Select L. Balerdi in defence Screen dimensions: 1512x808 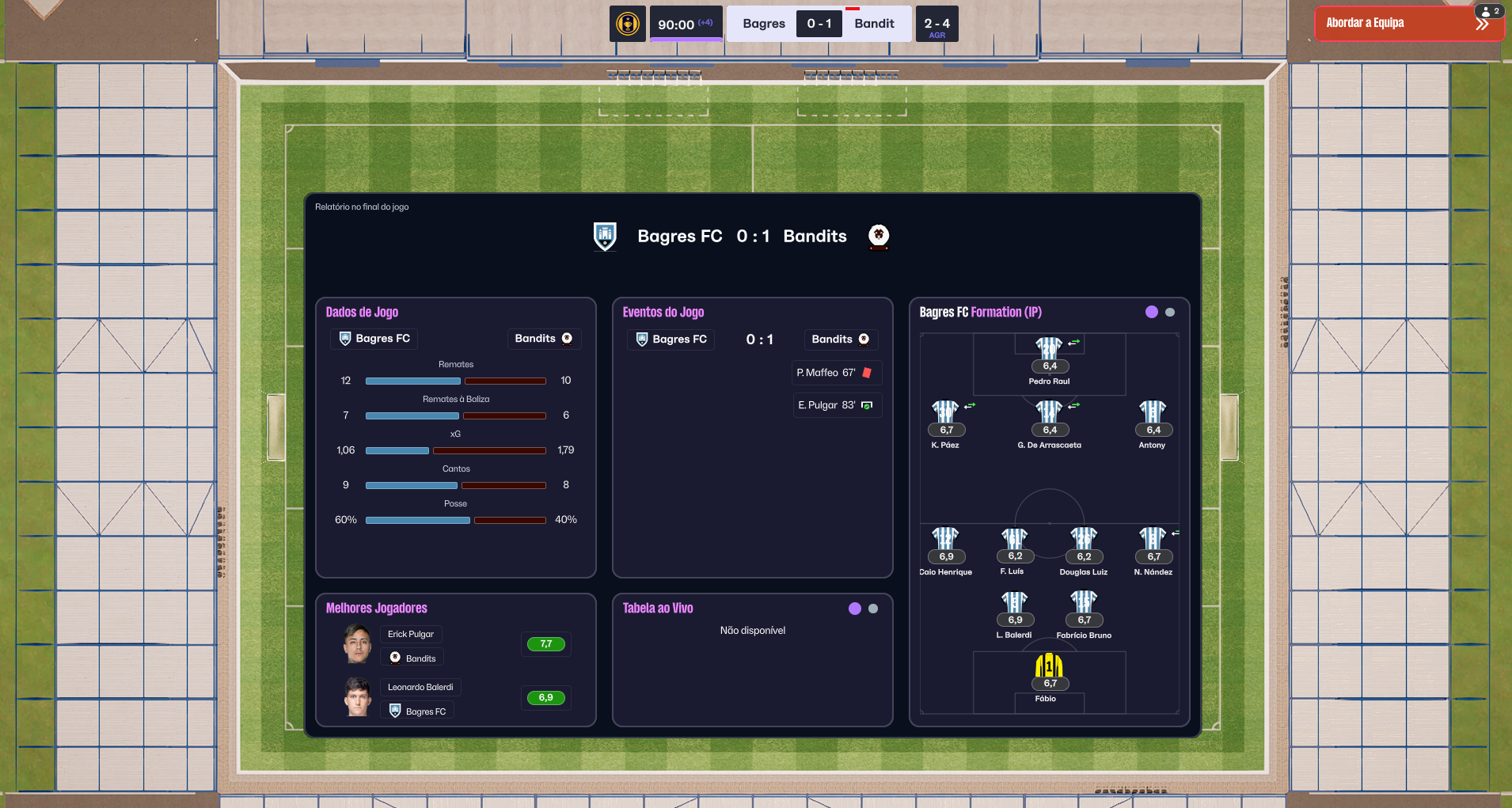[1014, 603]
